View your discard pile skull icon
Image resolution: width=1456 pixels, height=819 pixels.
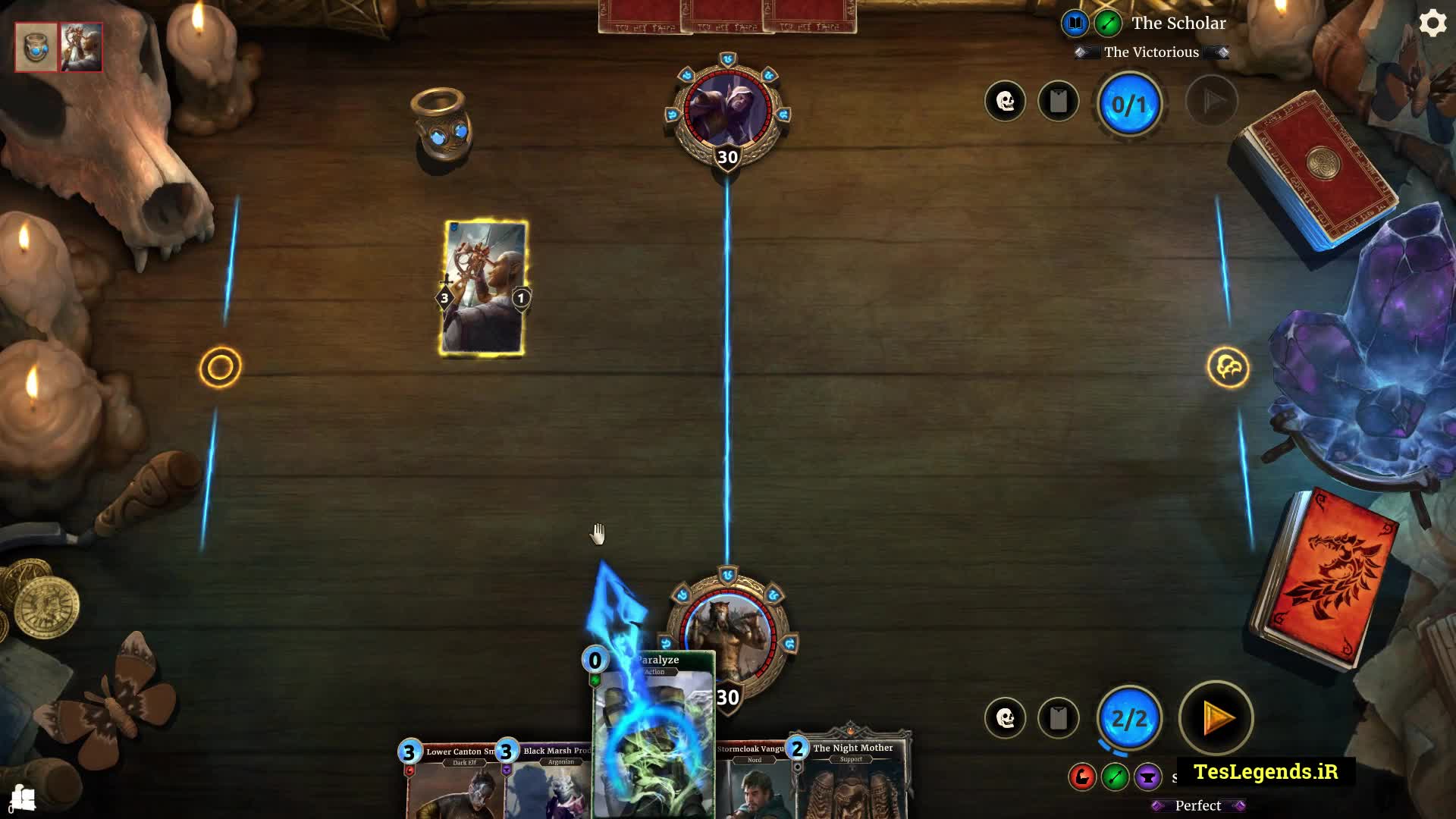(x=1005, y=717)
